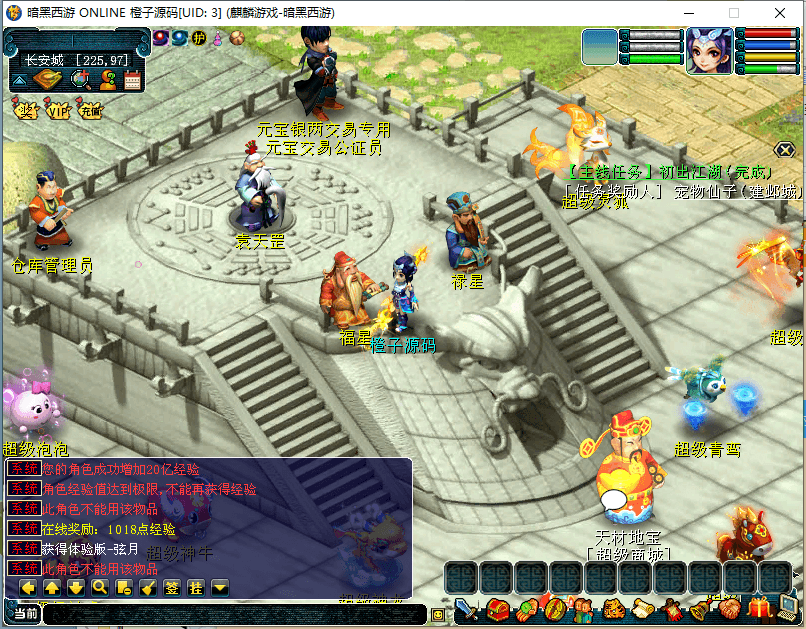Toggle the 护 protection buff icon
The width and height of the screenshot is (806, 629).
pyautogui.click(x=199, y=38)
